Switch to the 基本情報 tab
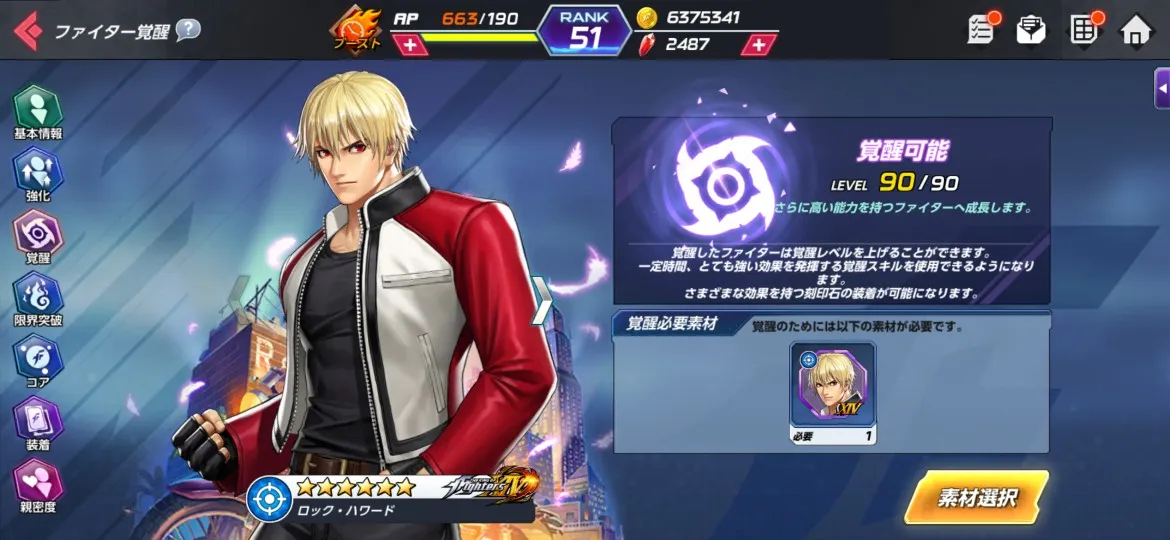Viewport: 1170px width, 540px height. (x=38, y=111)
